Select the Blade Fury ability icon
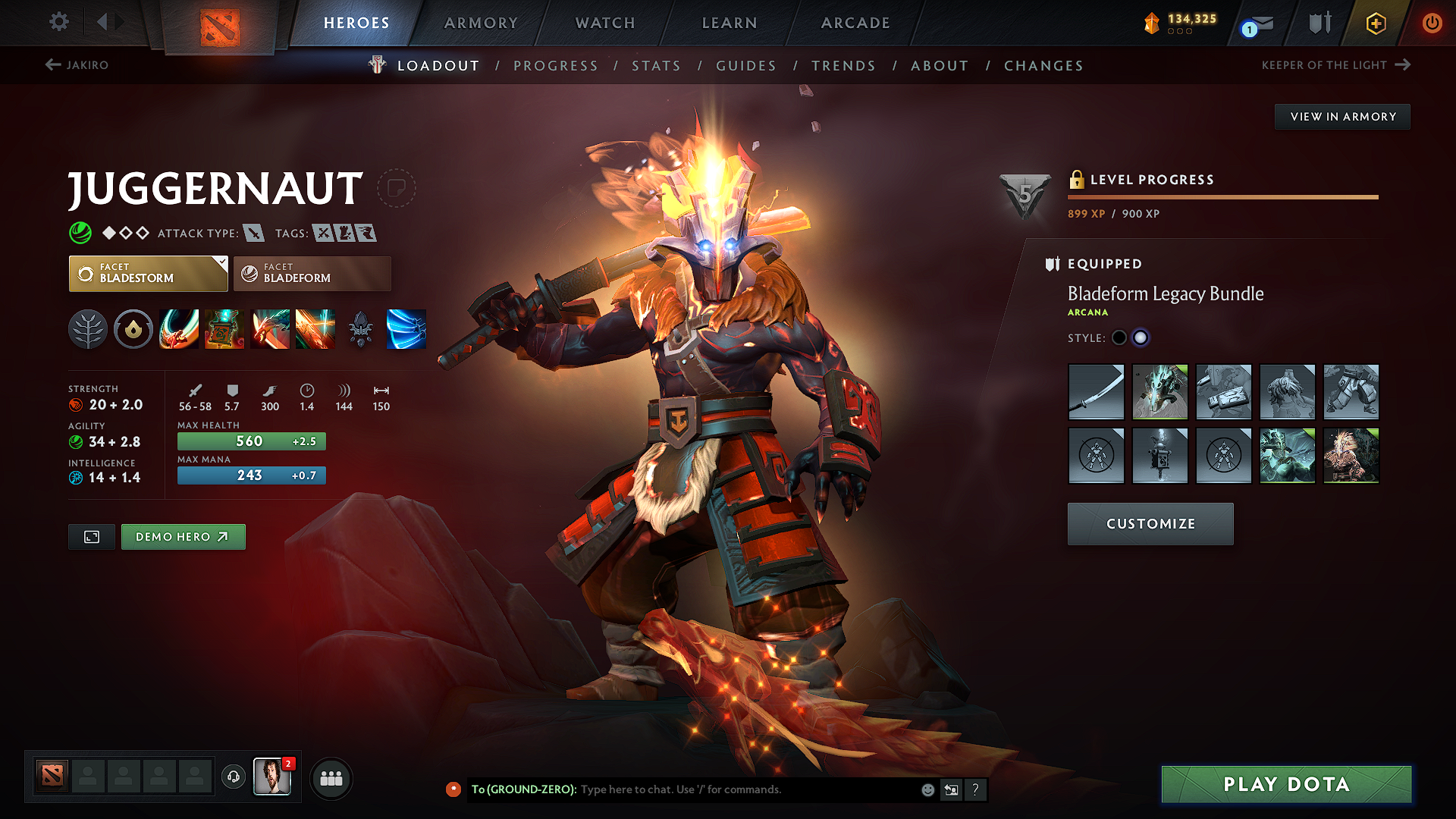 point(179,329)
